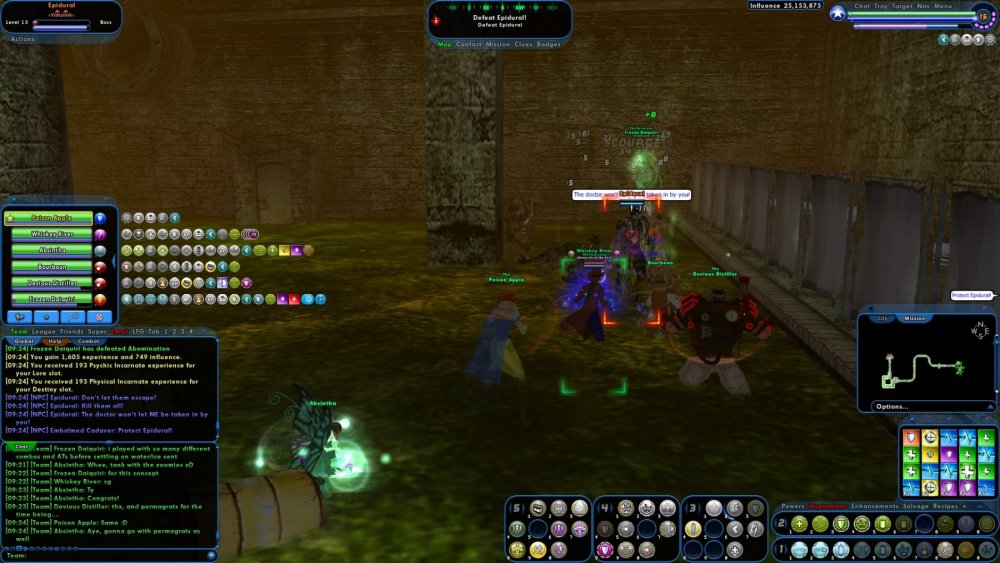This screenshot has width=1000, height=563.
Task: Open the Email tab
Action: [x=119, y=331]
